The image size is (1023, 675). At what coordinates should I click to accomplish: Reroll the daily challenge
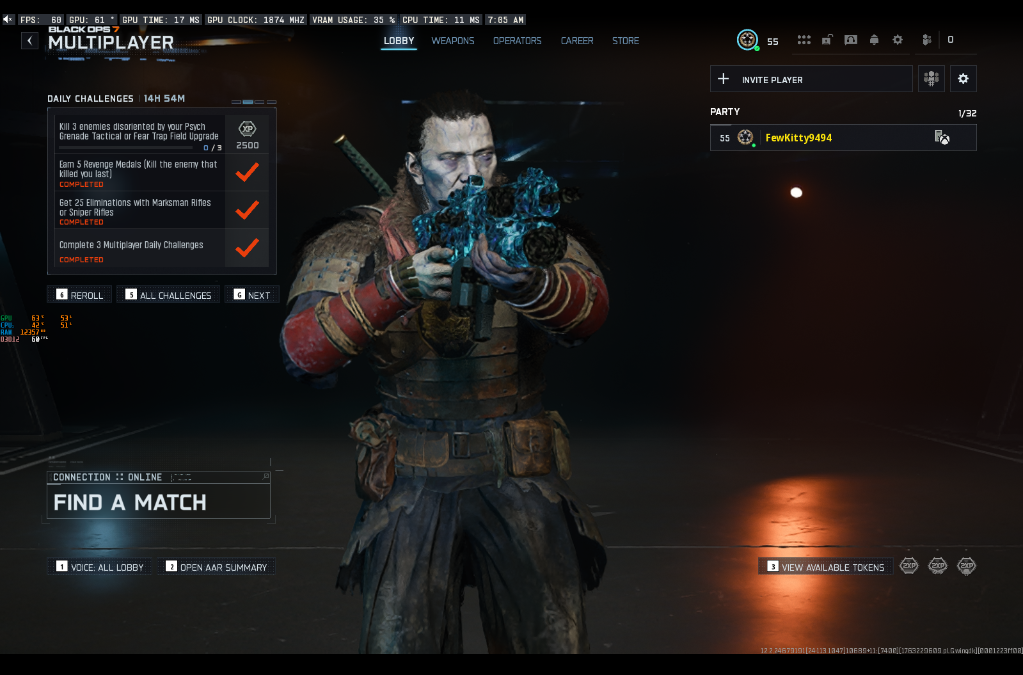click(x=79, y=295)
